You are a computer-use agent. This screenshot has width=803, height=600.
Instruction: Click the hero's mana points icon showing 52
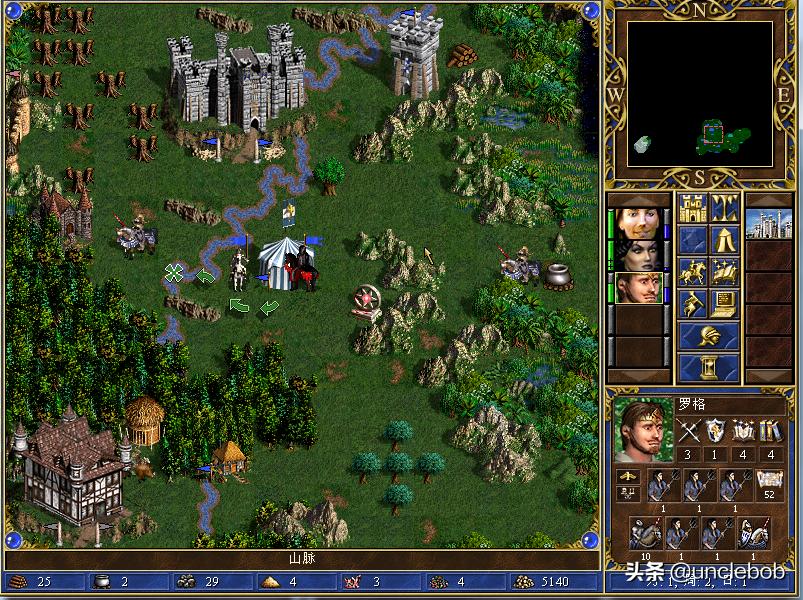click(x=769, y=481)
